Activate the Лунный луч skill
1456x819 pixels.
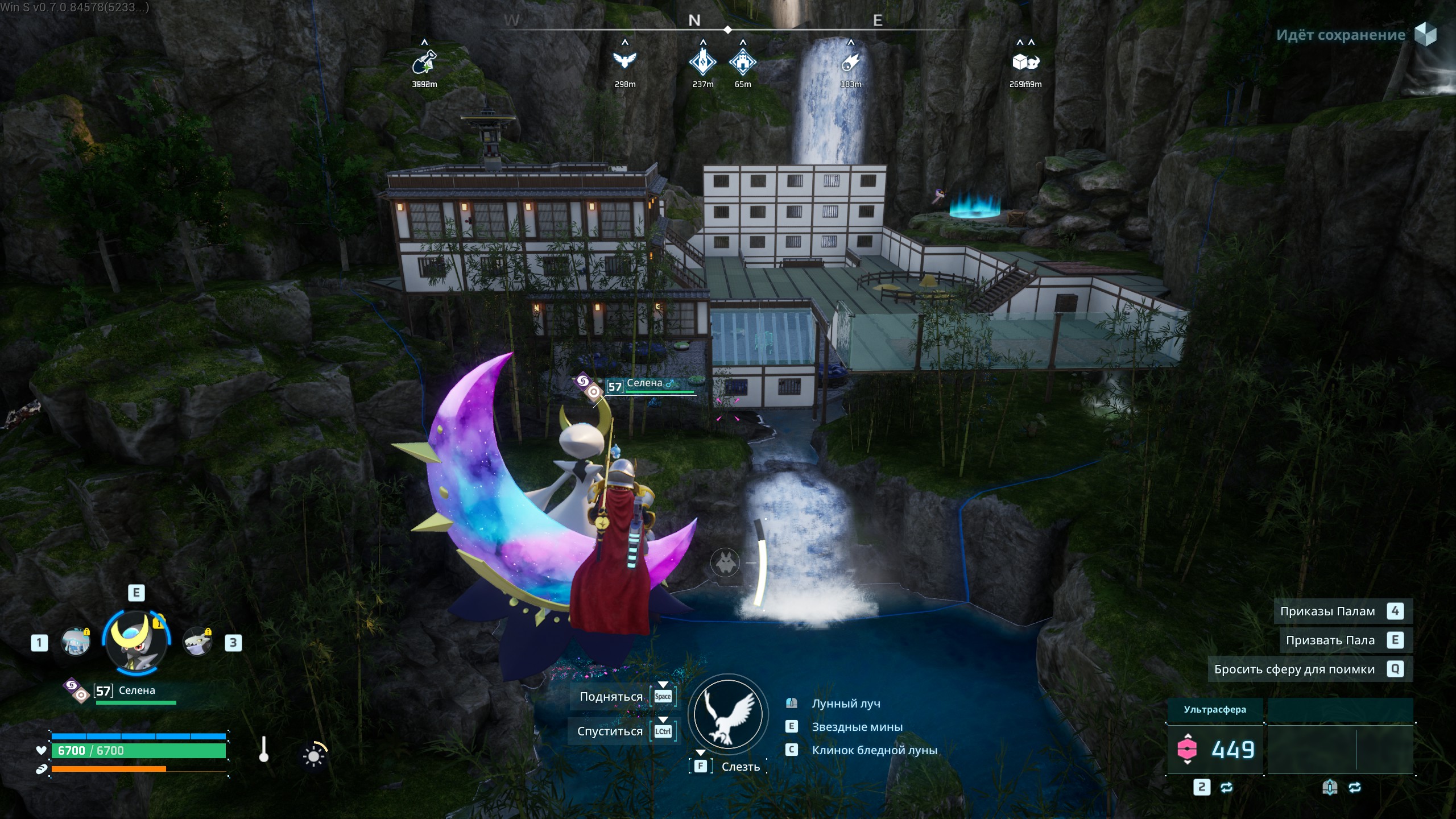[846, 704]
